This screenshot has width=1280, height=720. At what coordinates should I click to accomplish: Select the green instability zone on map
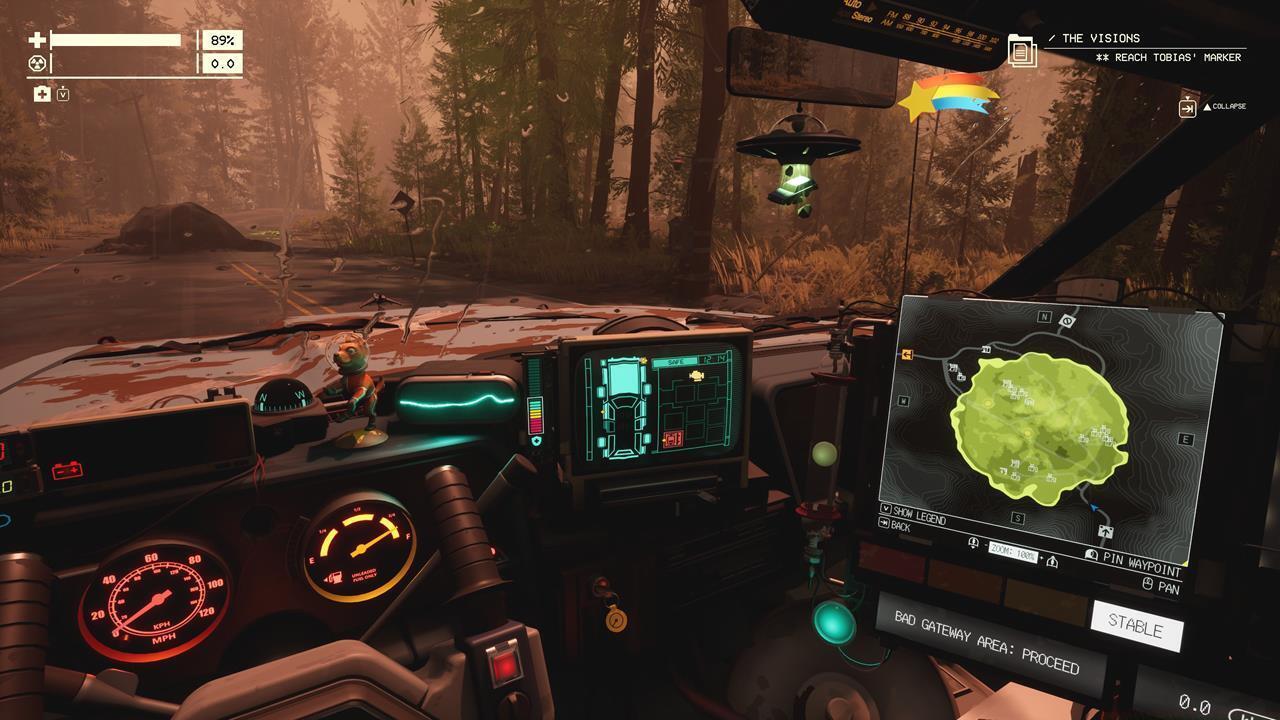point(1040,428)
